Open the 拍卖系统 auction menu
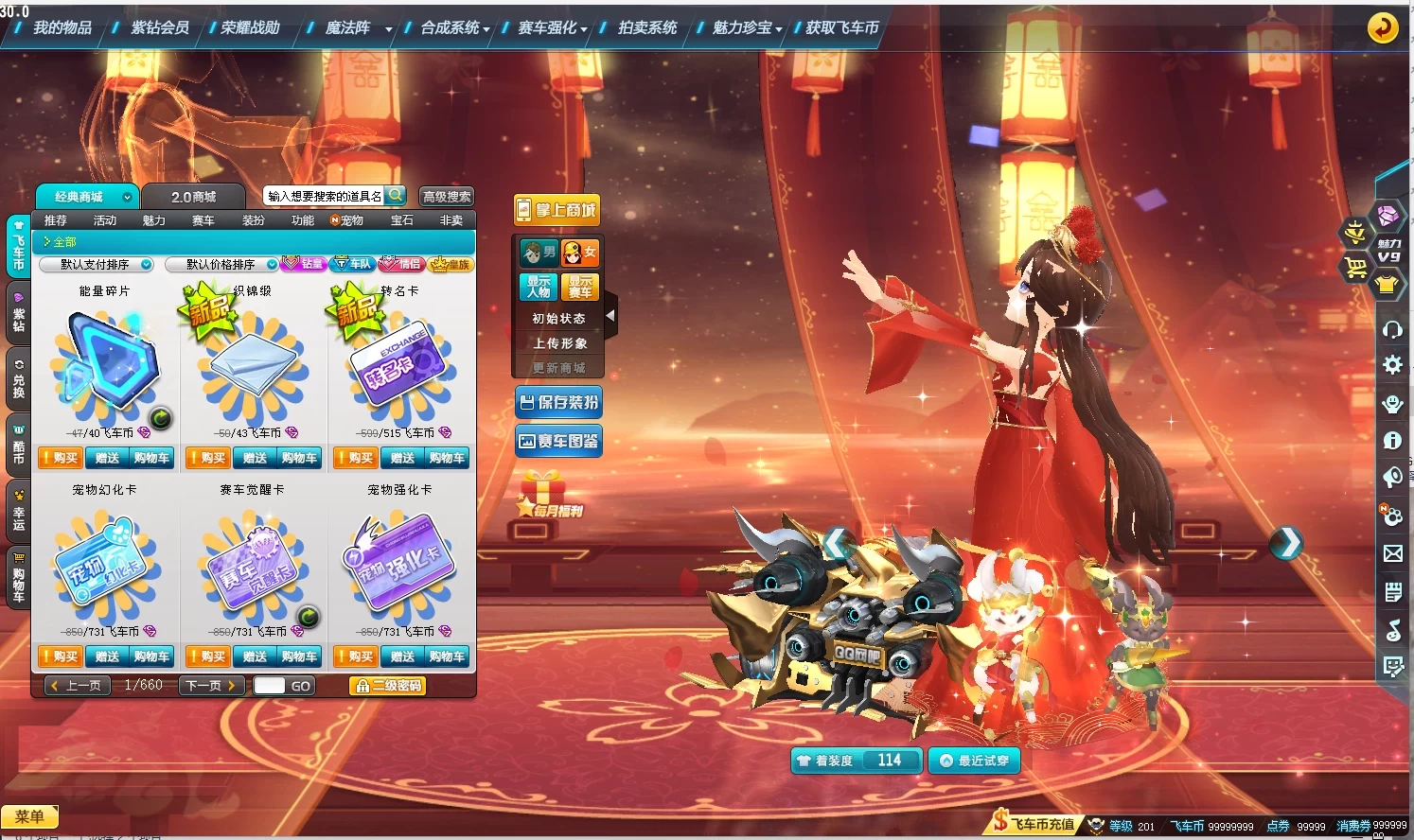 647,28
